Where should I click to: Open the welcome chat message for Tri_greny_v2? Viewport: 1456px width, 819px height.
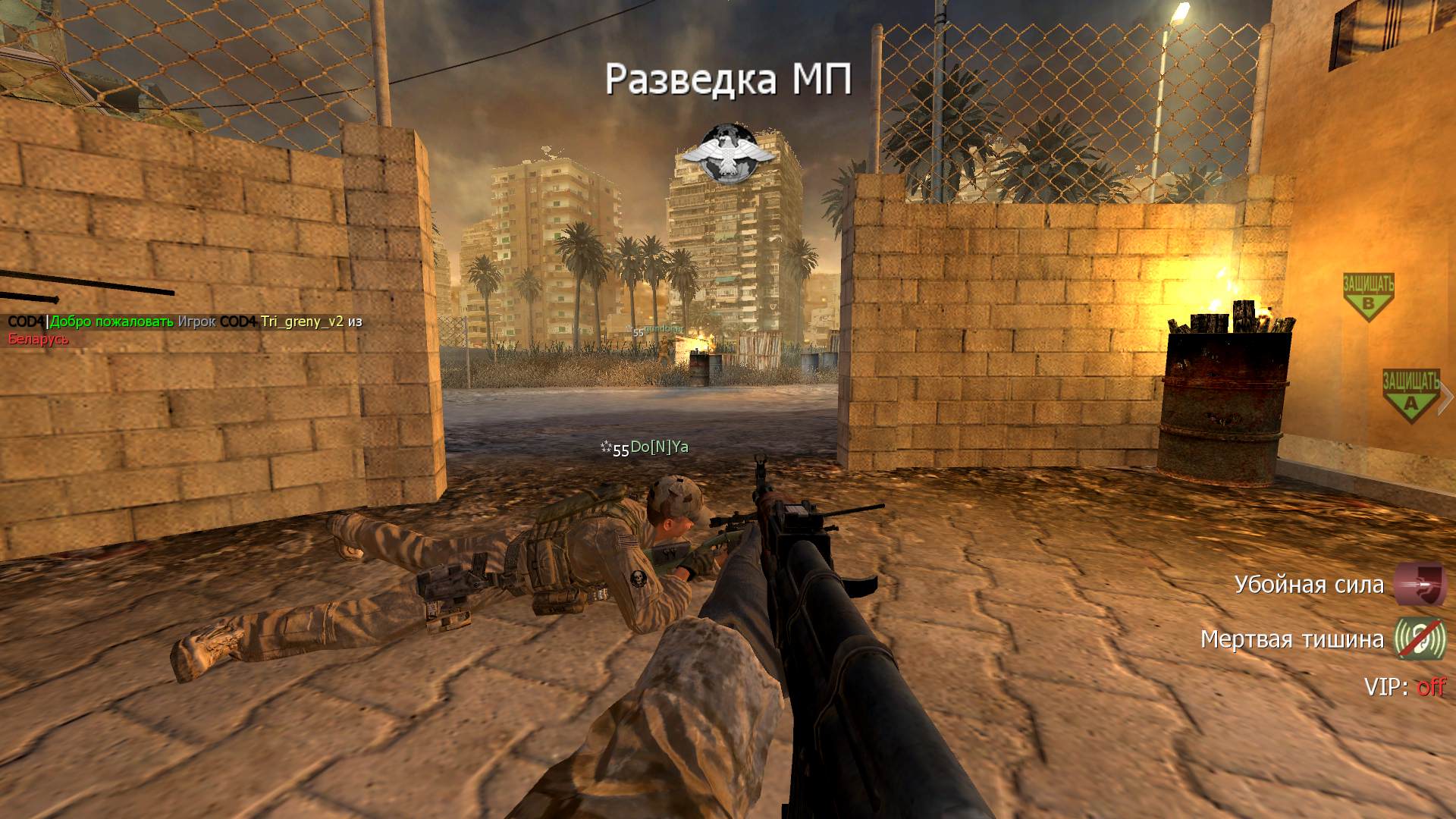[x=186, y=329]
